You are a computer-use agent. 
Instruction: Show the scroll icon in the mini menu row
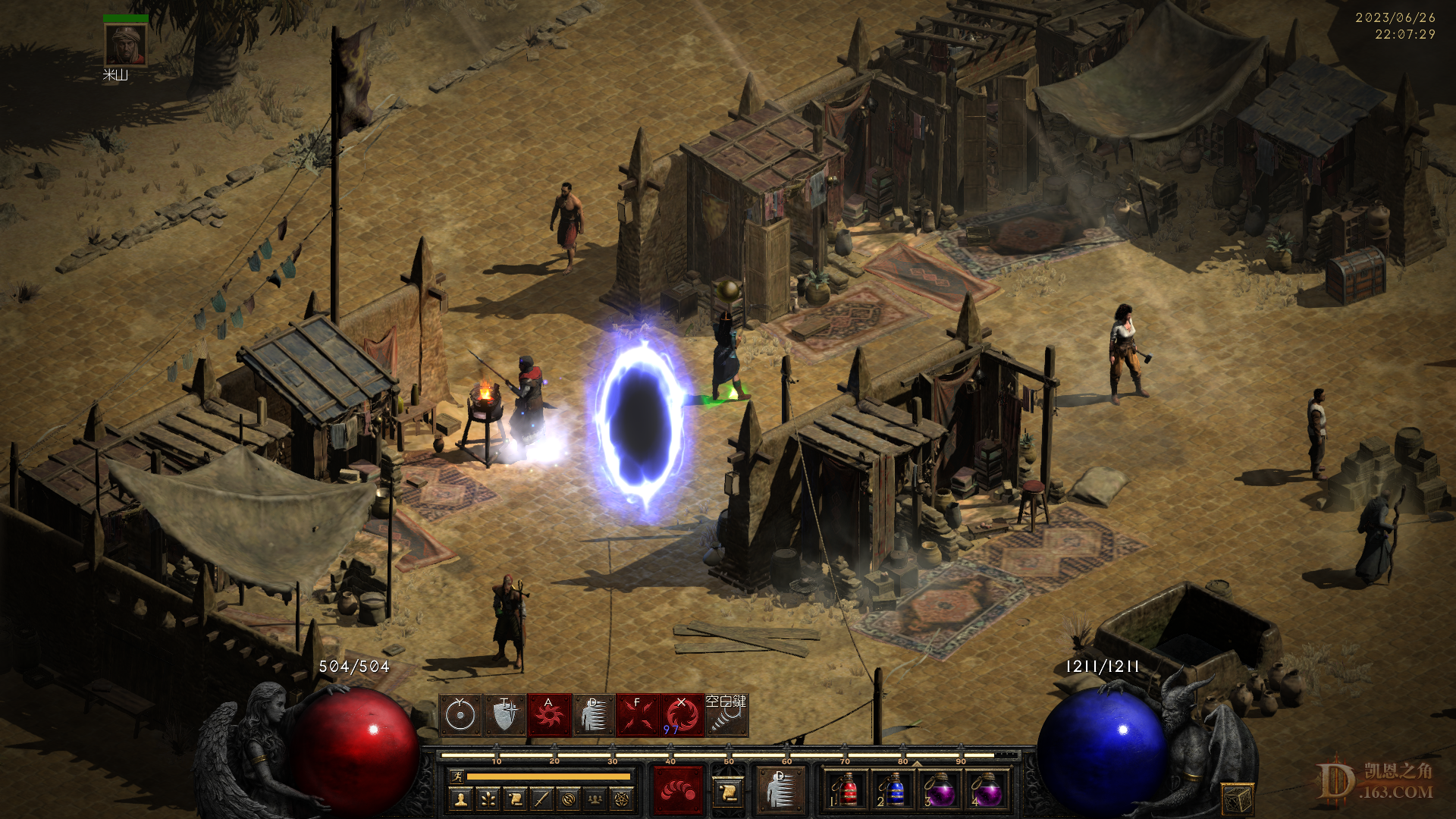click(515, 799)
